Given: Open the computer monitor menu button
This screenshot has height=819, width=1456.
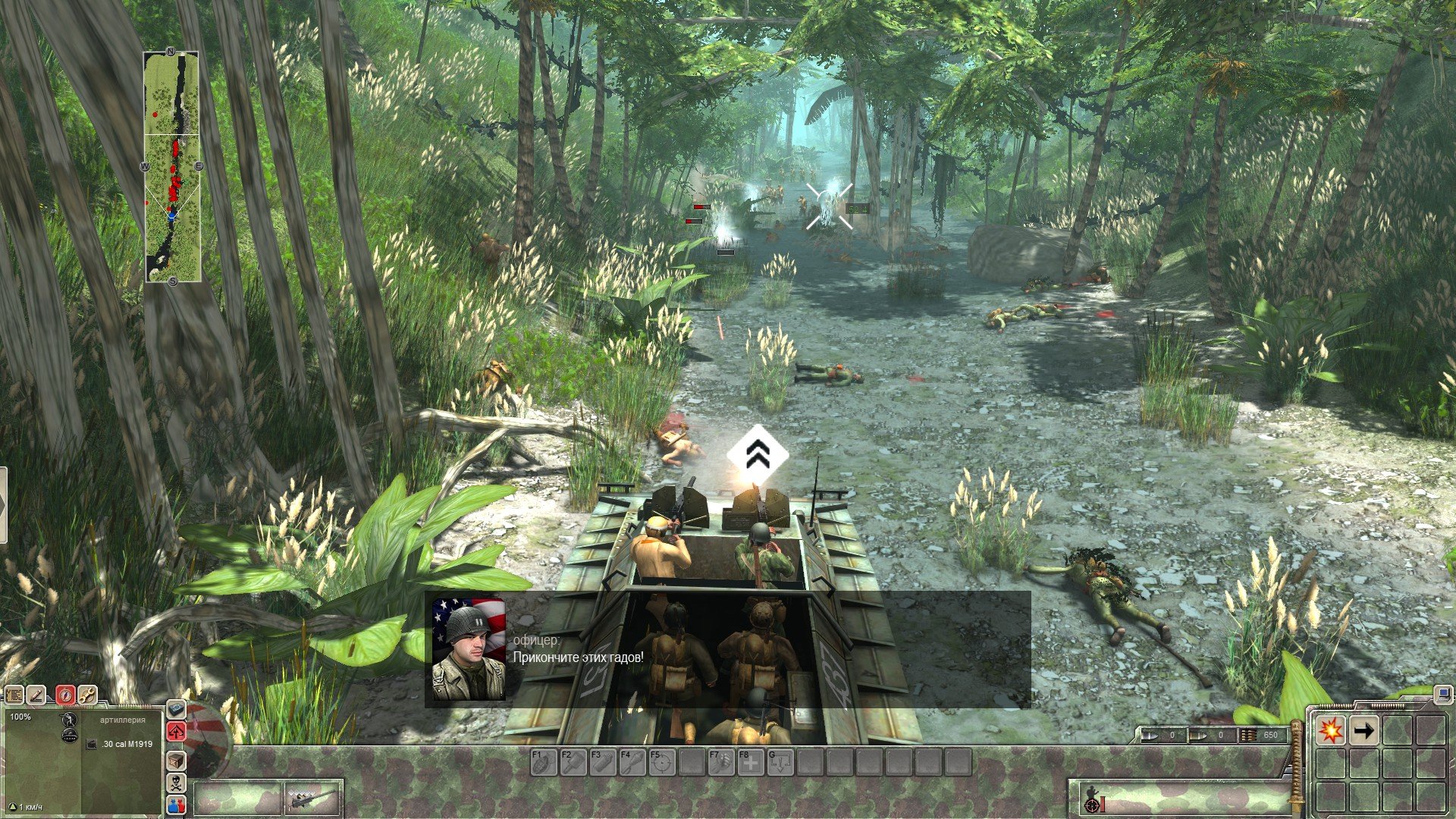Looking at the screenshot, I should (x=1443, y=693).
